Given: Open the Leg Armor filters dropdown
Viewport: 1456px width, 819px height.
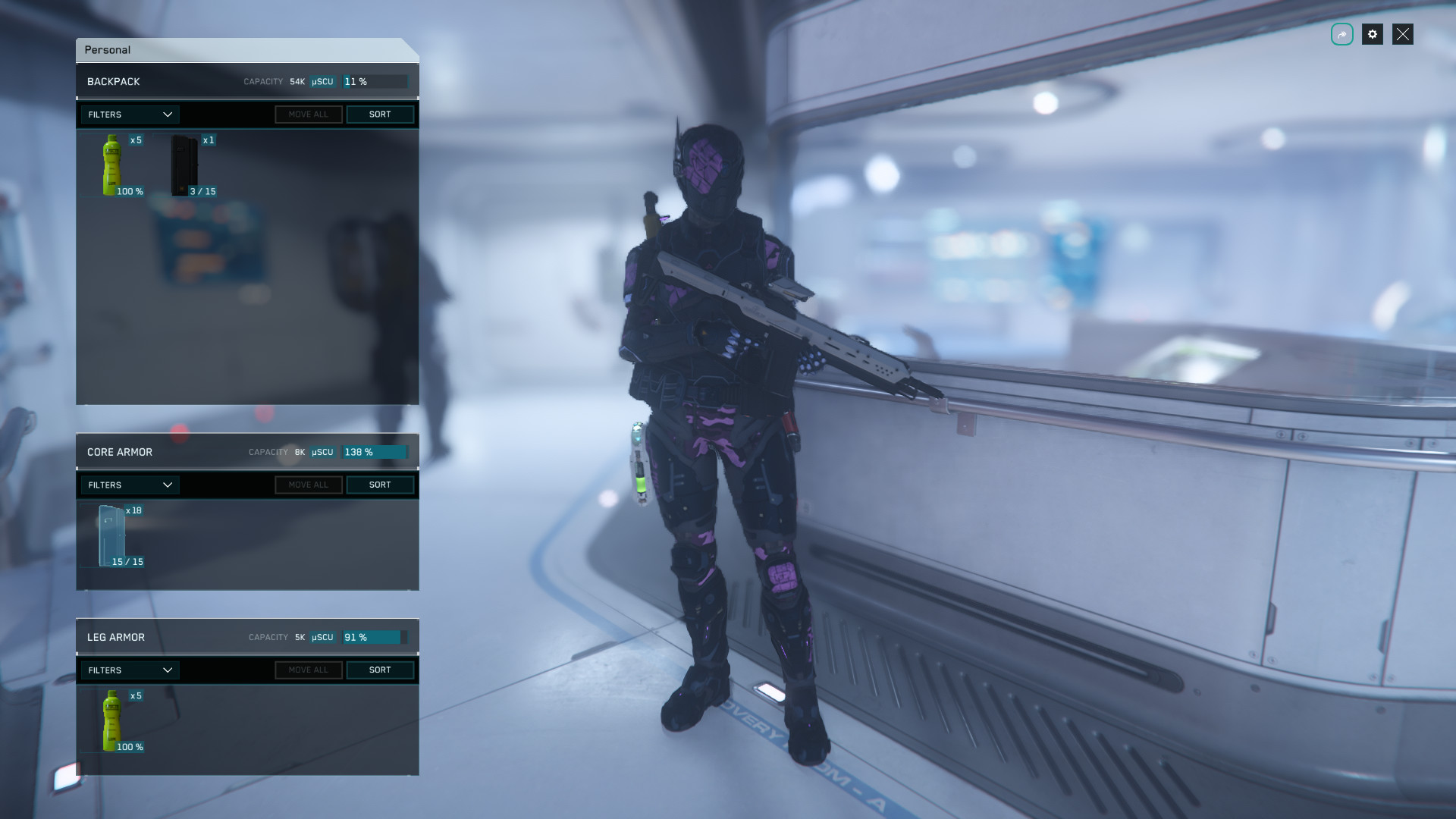Looking at the screenshot, I should point(130,670).
